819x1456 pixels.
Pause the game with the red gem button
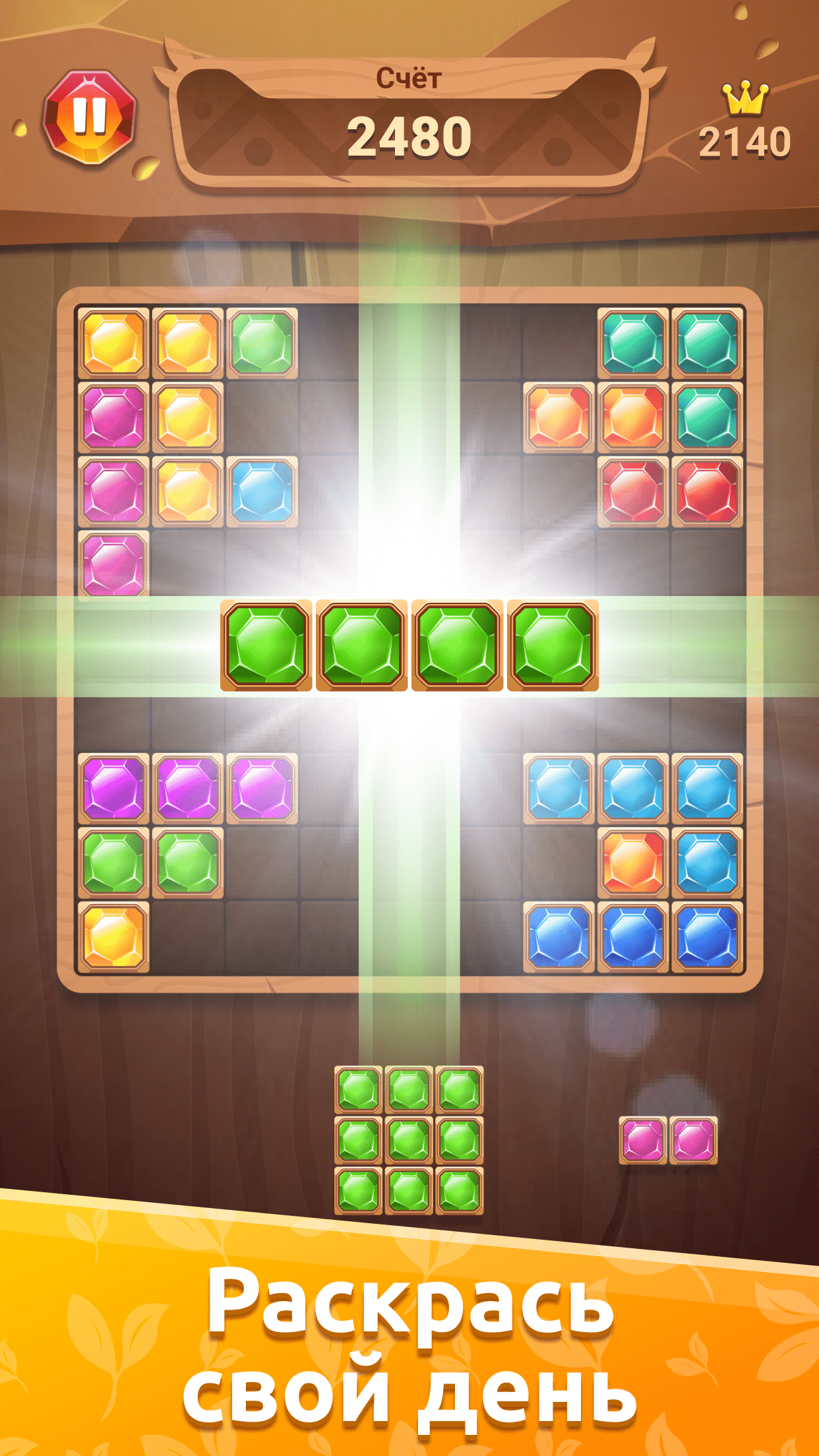click(90, 117)
